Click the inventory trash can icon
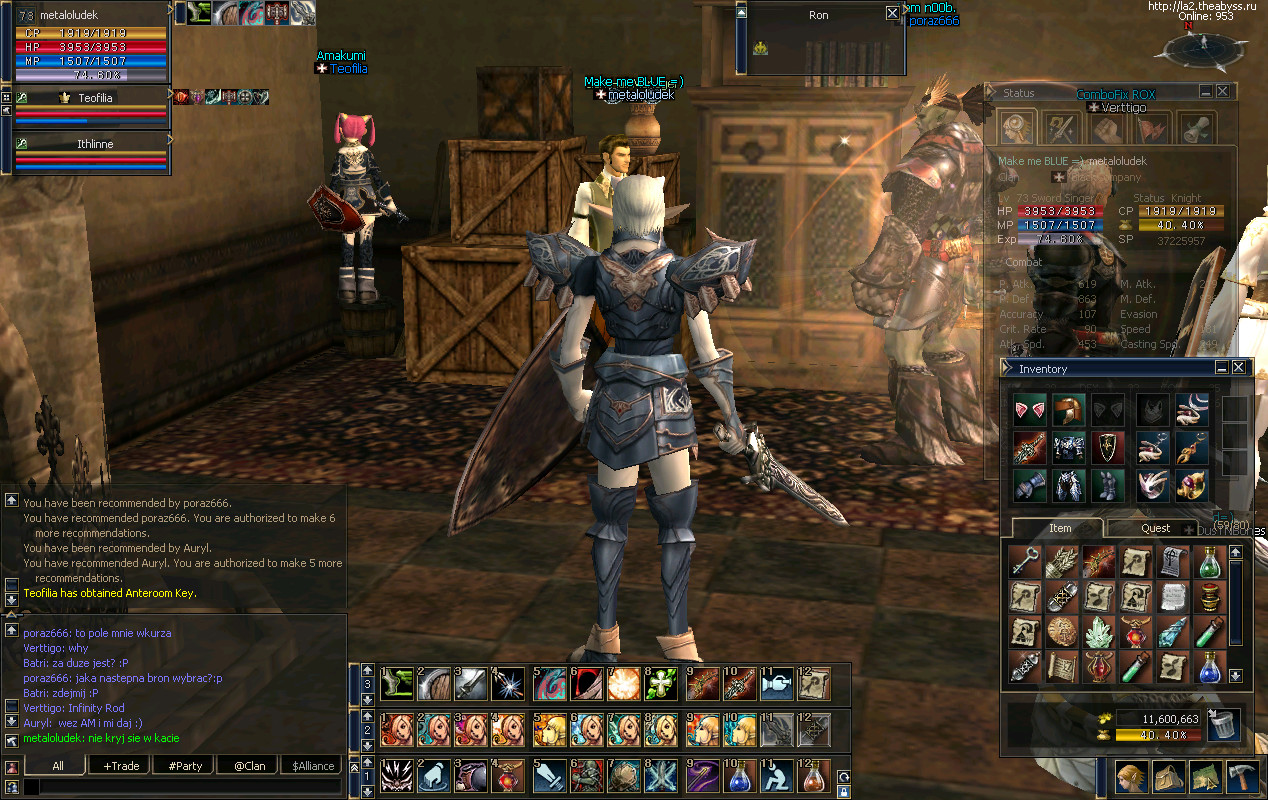This screenshot has height=800, width=1268. [x=1223, y=724]
